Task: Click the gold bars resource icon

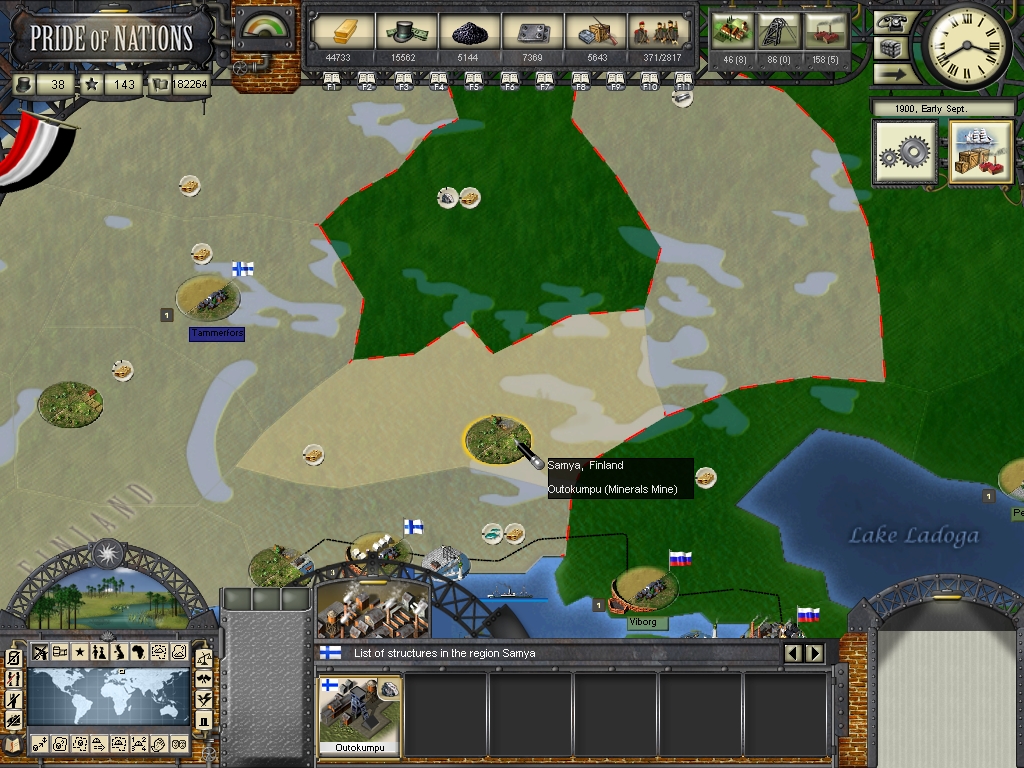Action: (x=342, y=32)
